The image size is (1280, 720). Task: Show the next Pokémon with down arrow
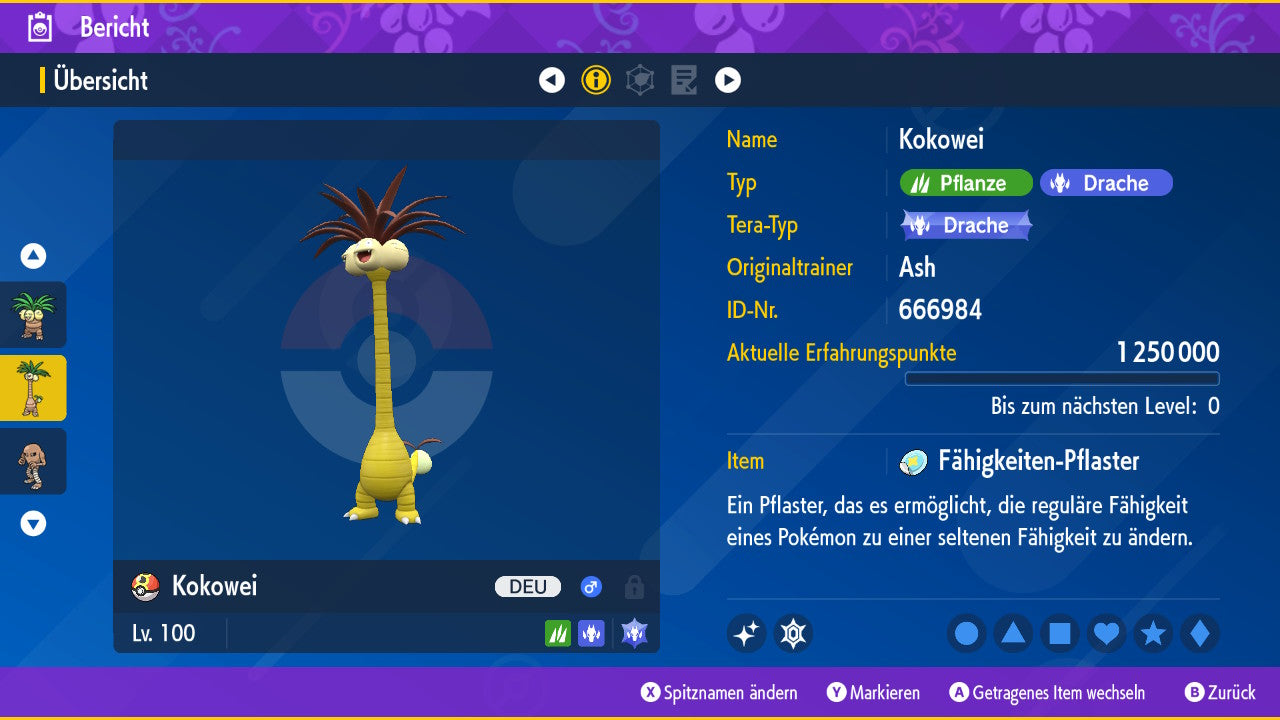33,523
